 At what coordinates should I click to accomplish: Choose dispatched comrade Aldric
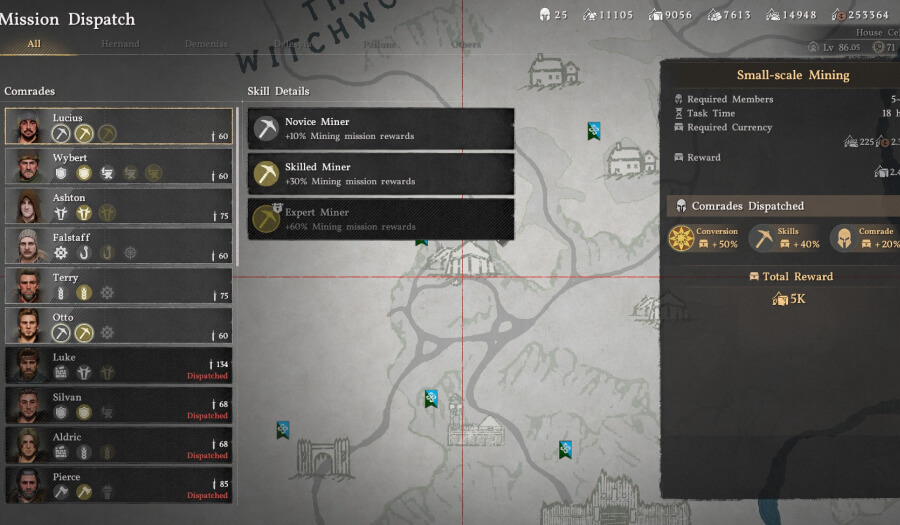click(x=118, y=445)
